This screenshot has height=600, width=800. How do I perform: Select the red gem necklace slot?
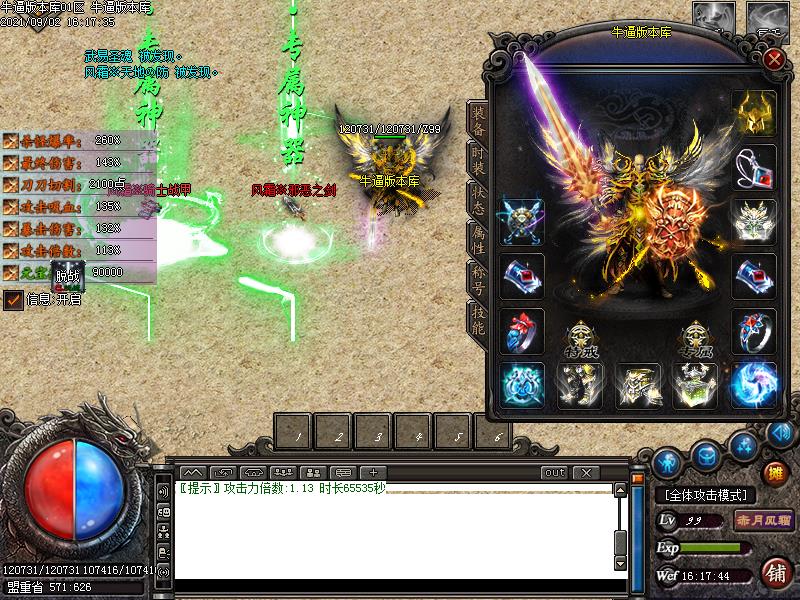click(x=754, y=167)
